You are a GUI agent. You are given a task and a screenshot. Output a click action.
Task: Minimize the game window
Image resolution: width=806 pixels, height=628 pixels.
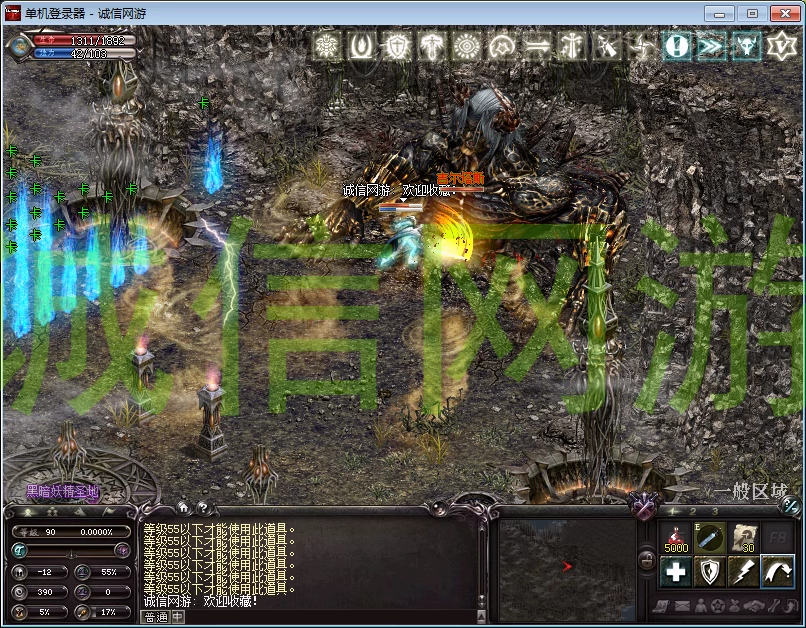click(x=720, y=13)
